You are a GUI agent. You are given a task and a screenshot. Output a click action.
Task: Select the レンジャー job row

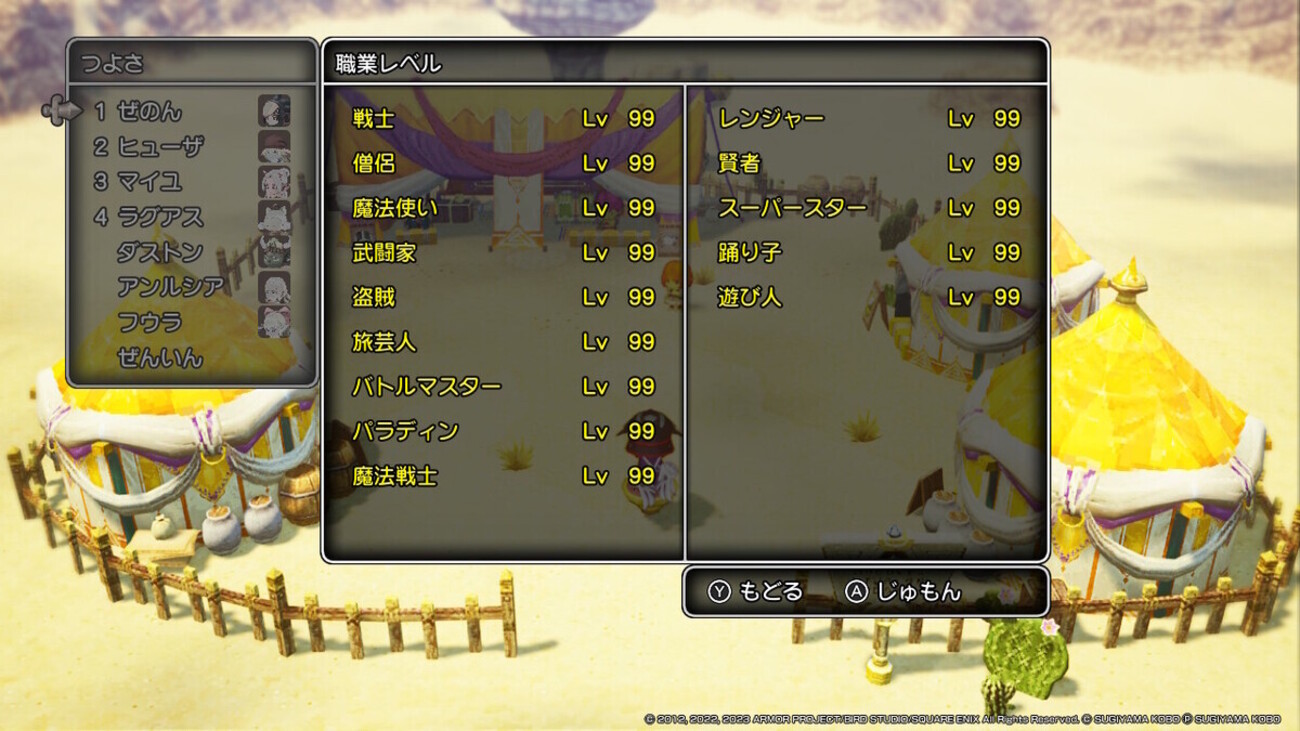pos(868,118)
